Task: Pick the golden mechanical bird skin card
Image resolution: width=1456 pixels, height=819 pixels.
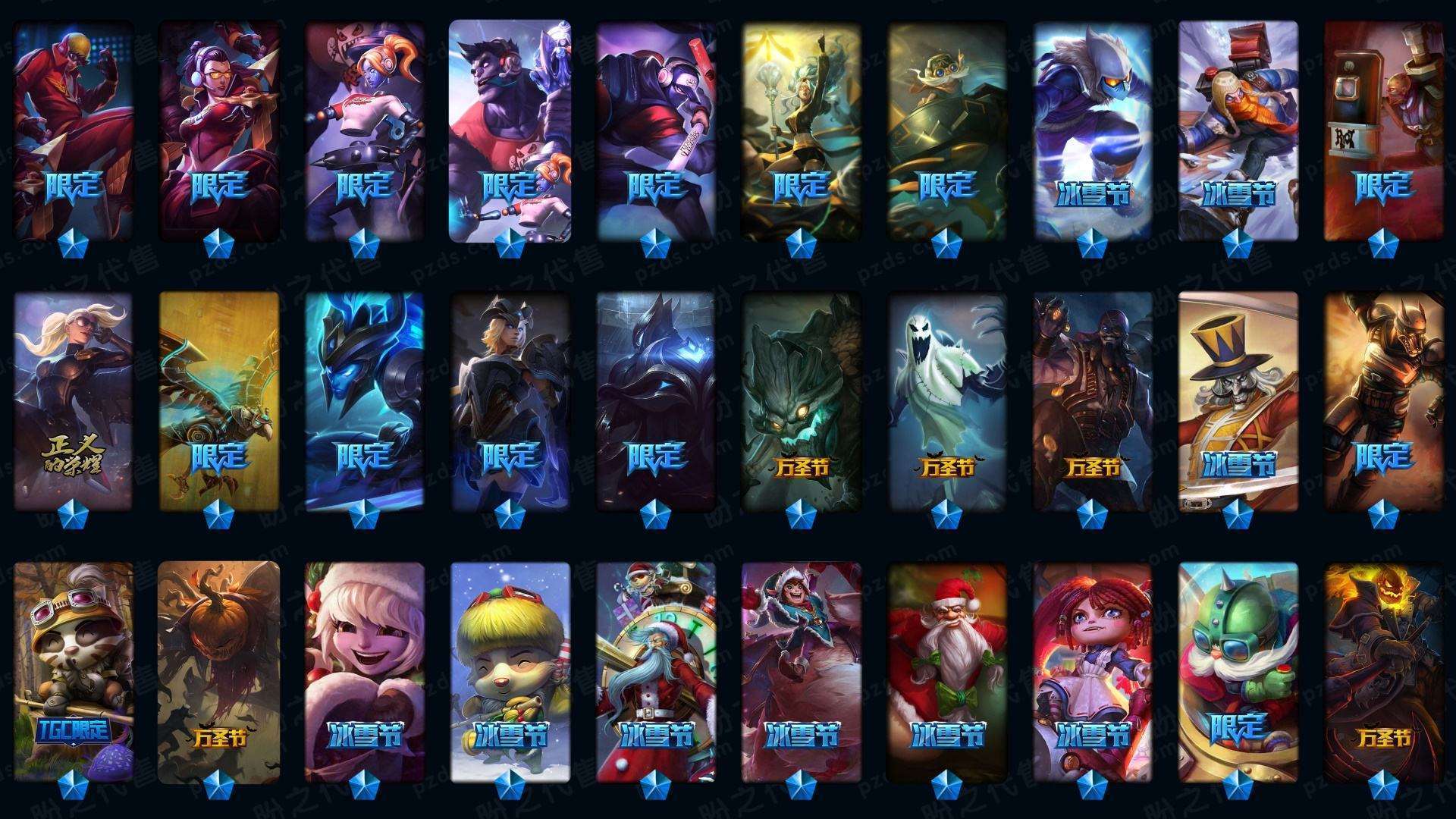Action: pyautogui.click(x=219, y=400)
